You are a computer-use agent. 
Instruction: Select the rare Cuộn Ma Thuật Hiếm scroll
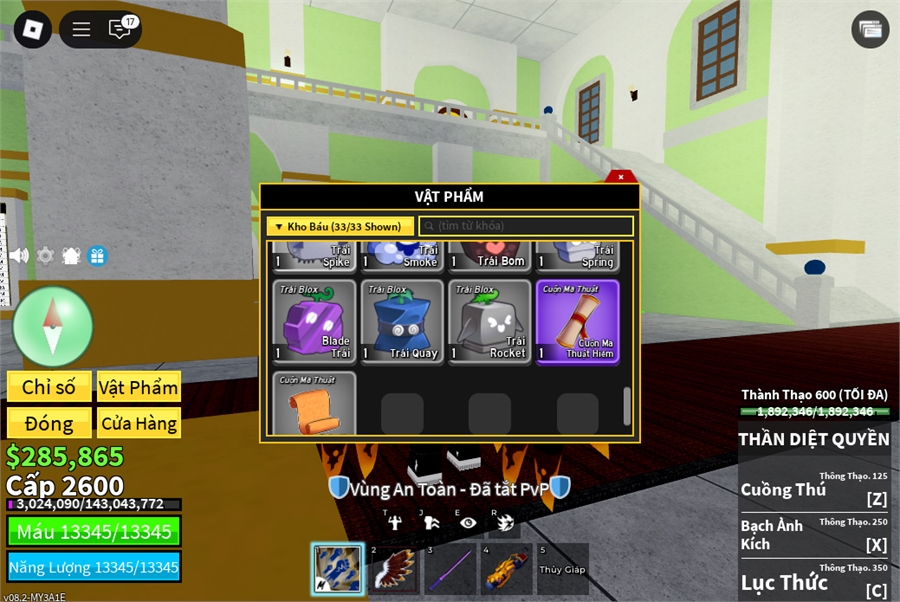click(x=578, y=321)
